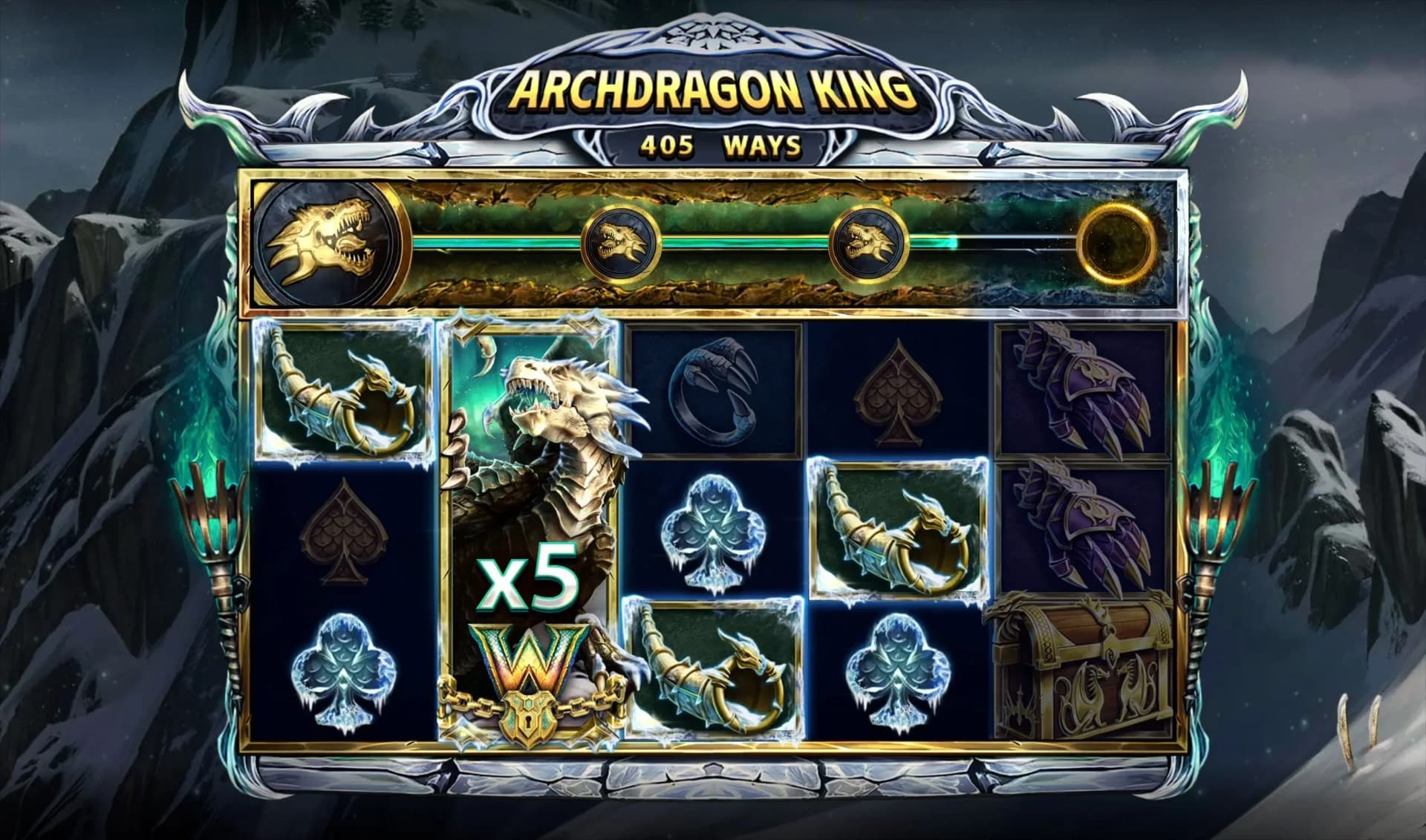Select the blue dragon claw ring symbol on reel three
This screenshot has width=1426, height=840.
click(x=717, y=394)
